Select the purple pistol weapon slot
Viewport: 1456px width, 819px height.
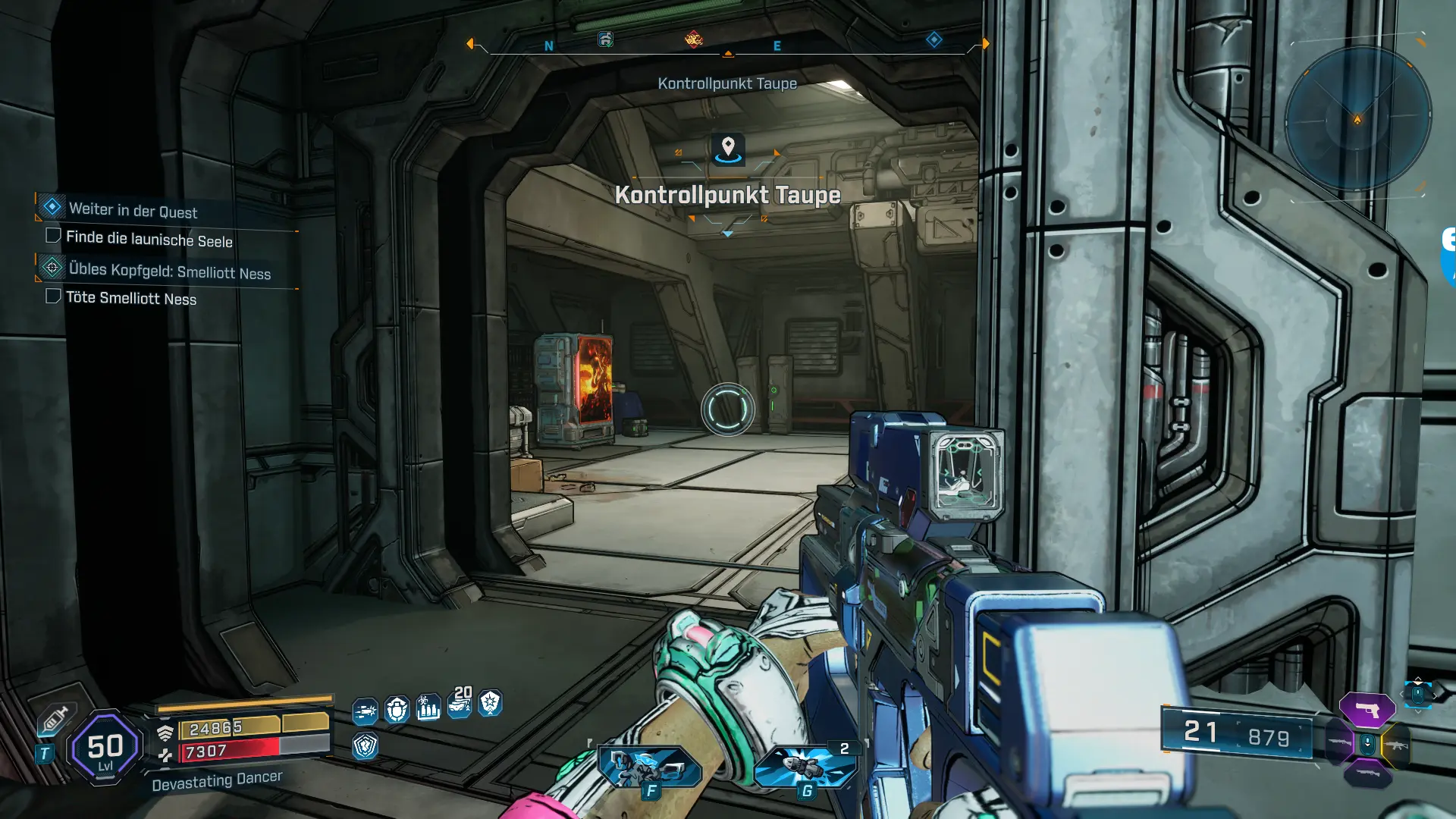[1367, 710]
